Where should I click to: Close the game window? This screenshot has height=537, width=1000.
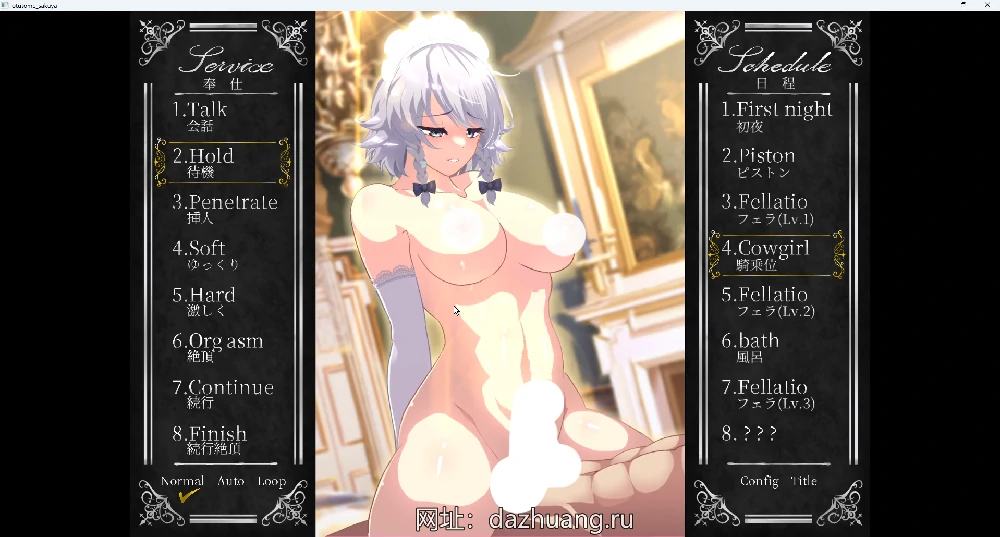(987, 5)
